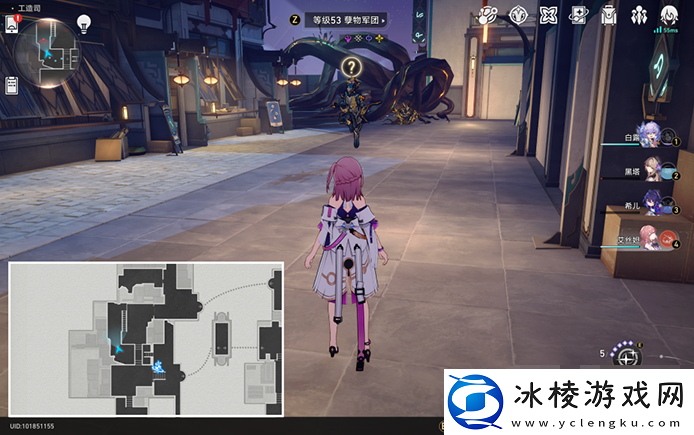The image size is (694, 435).
Task: Open the backpack inventory icon
Action: coord(610,15)
